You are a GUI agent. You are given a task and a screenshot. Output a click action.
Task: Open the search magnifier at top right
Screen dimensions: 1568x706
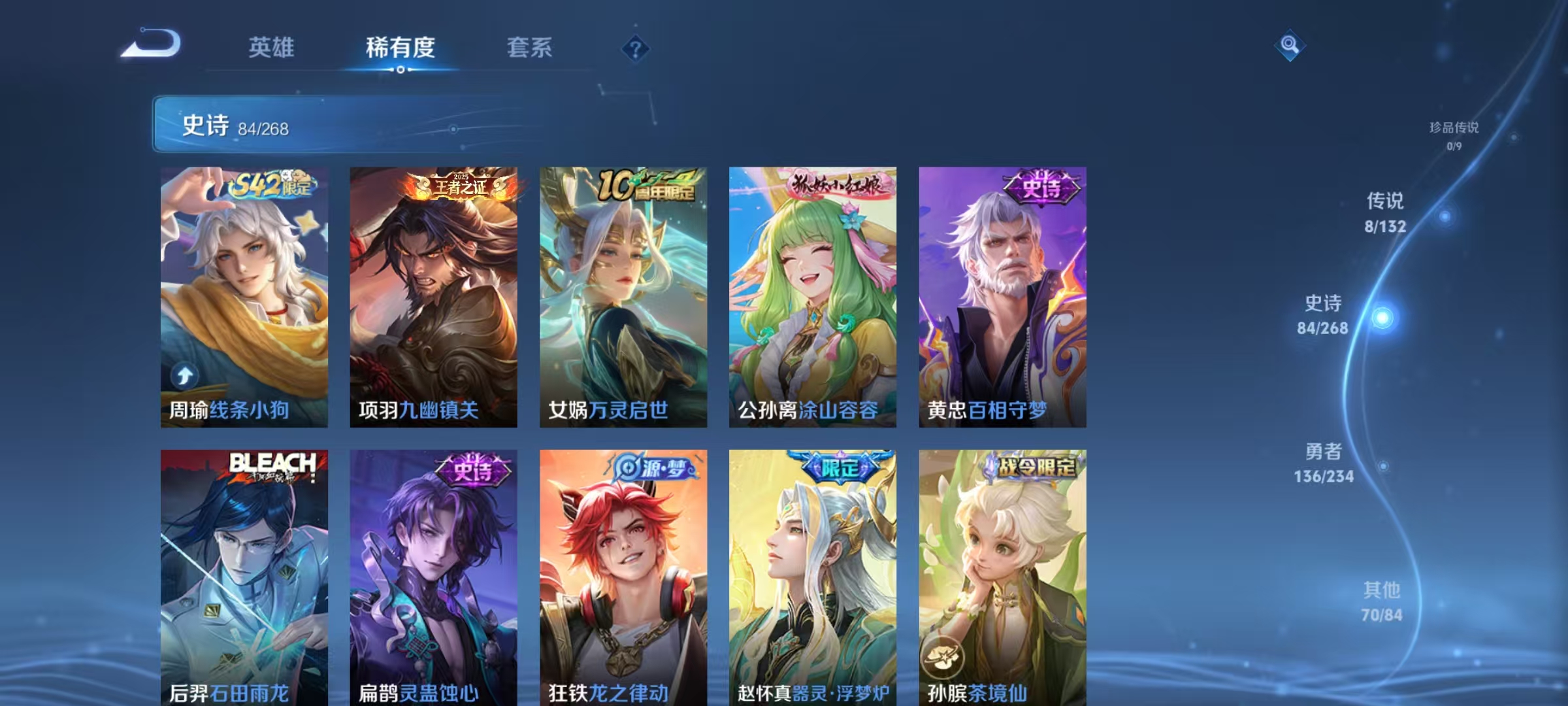coord(1288,47)
